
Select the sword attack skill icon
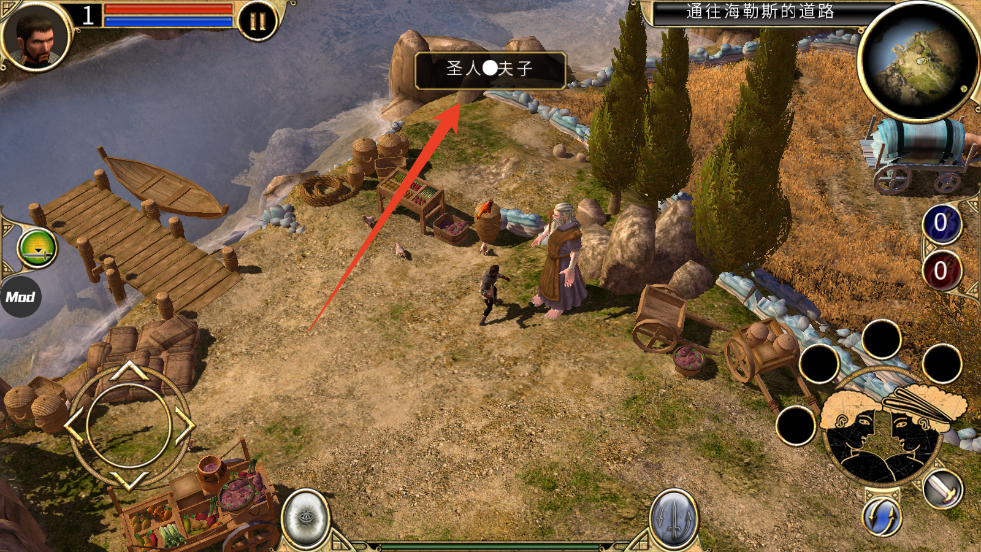[x=942, y=488]
